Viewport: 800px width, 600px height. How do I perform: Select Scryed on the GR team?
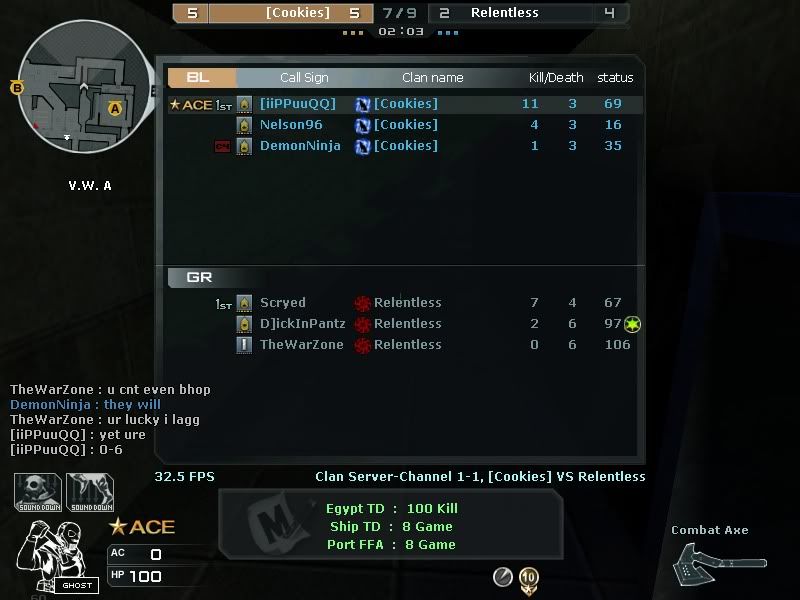coord(400,303)
